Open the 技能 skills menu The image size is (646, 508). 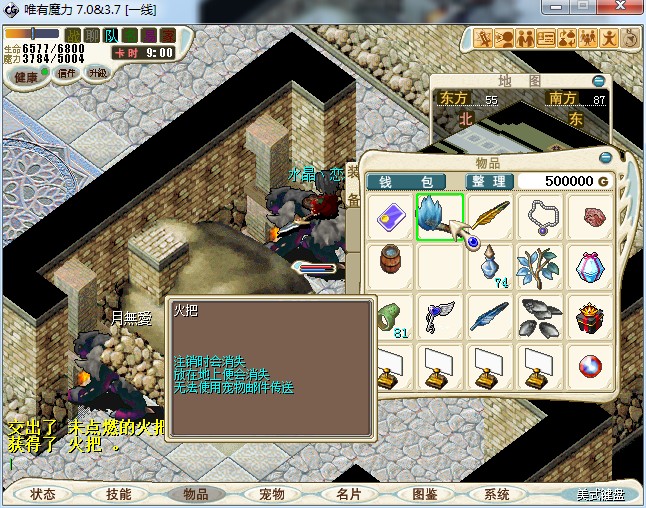coord(119,494)
